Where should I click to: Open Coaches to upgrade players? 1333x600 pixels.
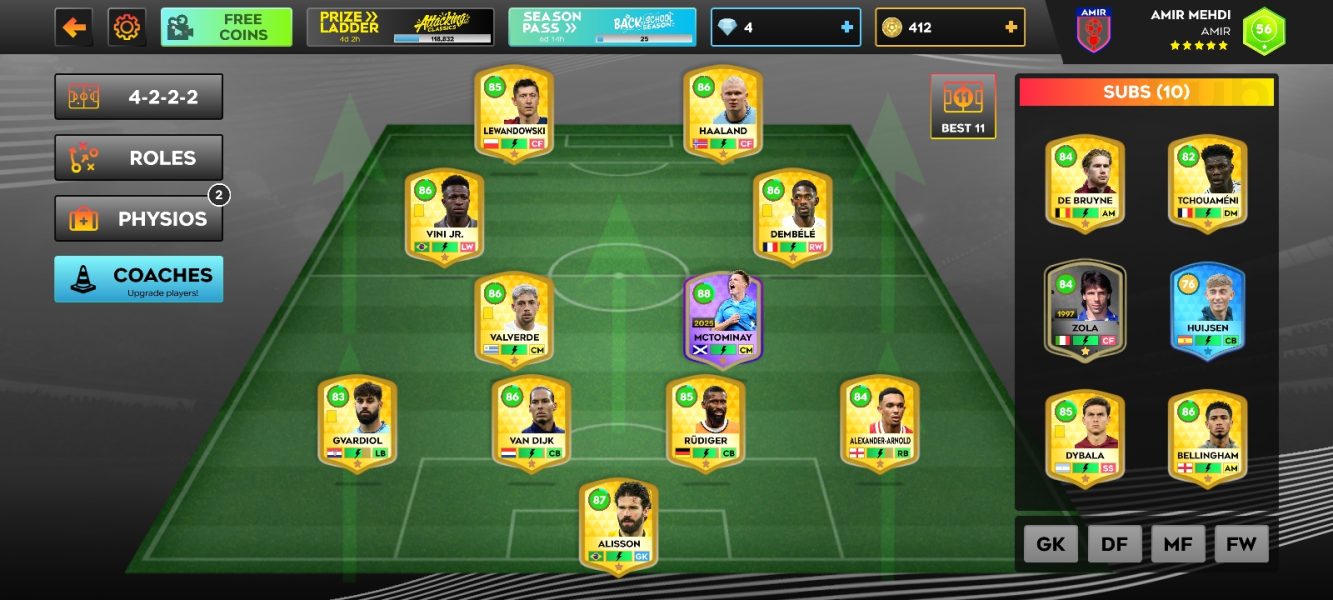(x=139, y=279)
